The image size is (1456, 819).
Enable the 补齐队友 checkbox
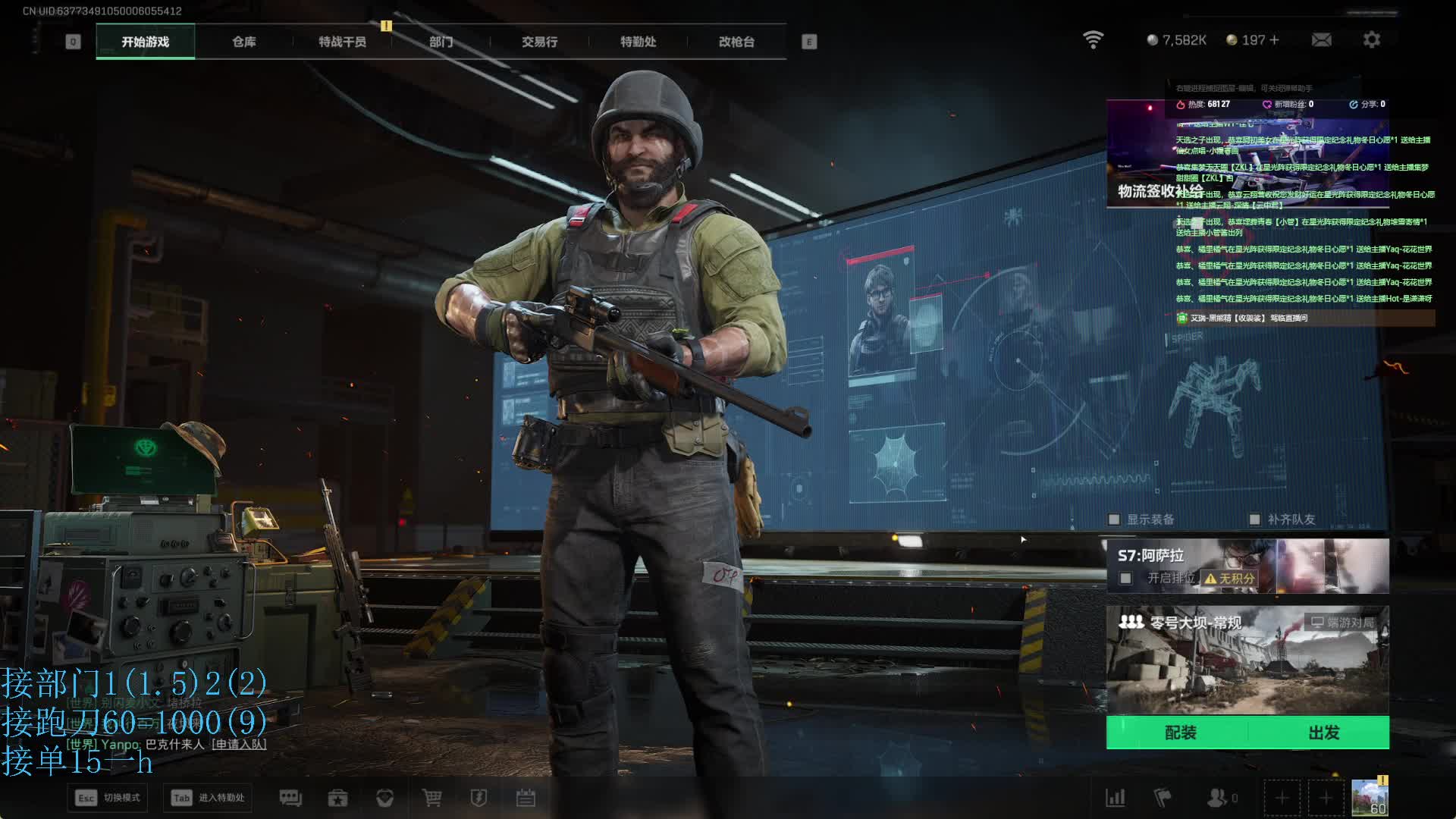coord(1254,519)
